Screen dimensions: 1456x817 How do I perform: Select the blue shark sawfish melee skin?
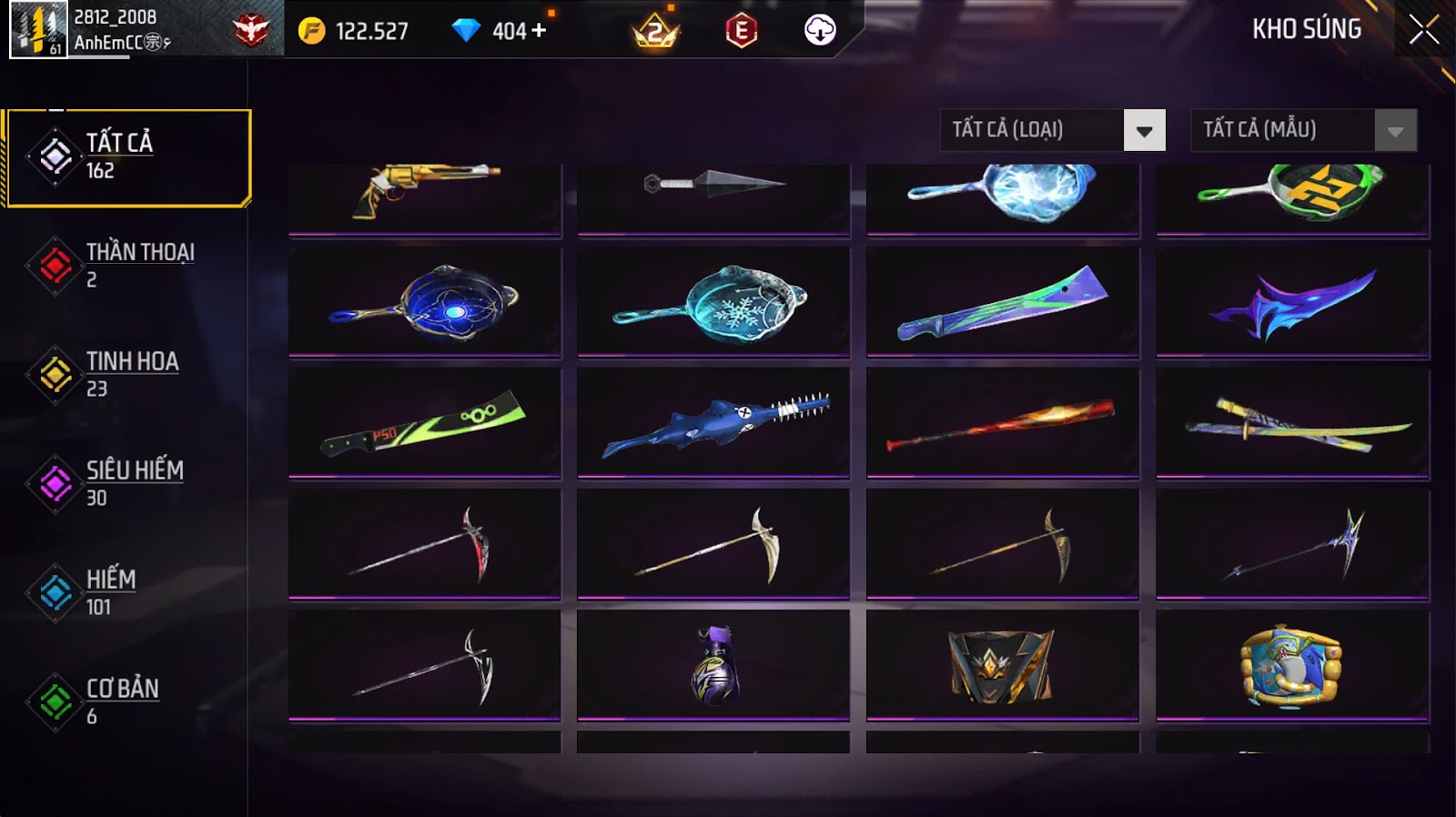coord(713,423)
